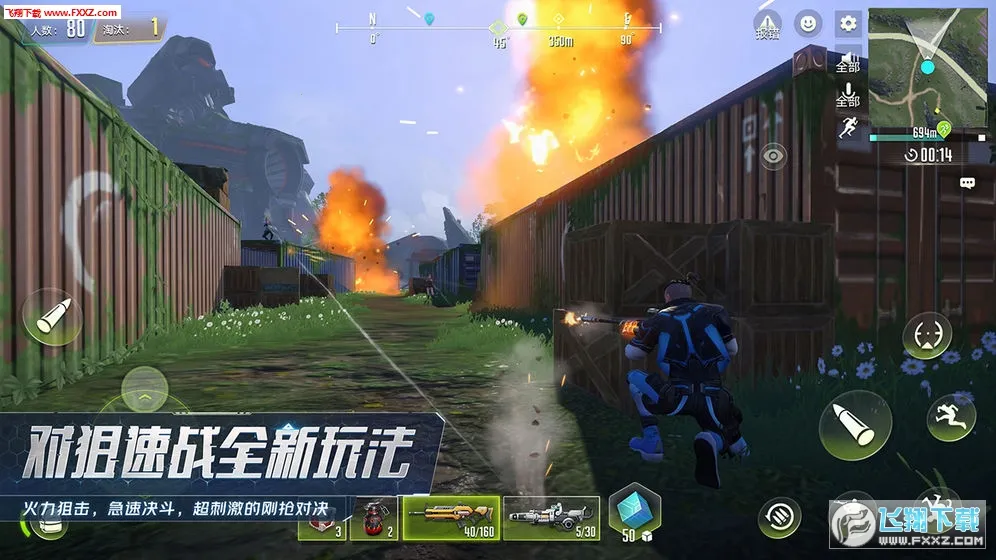Tap the eye free-look button
The height and width of the screenshot is (560, 996).
(x=773, y=155)
